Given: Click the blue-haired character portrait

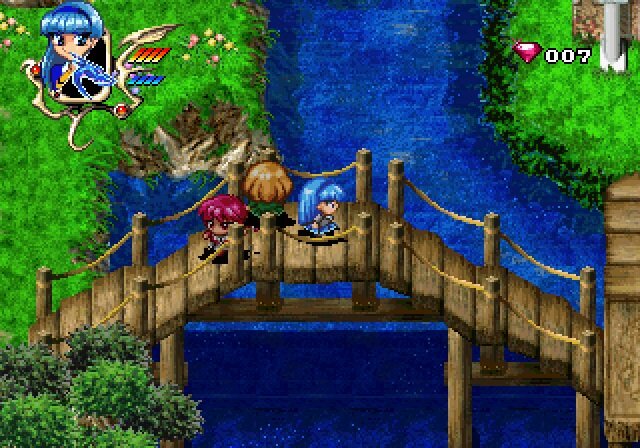Looking at the screenshot, I should 70,62.
